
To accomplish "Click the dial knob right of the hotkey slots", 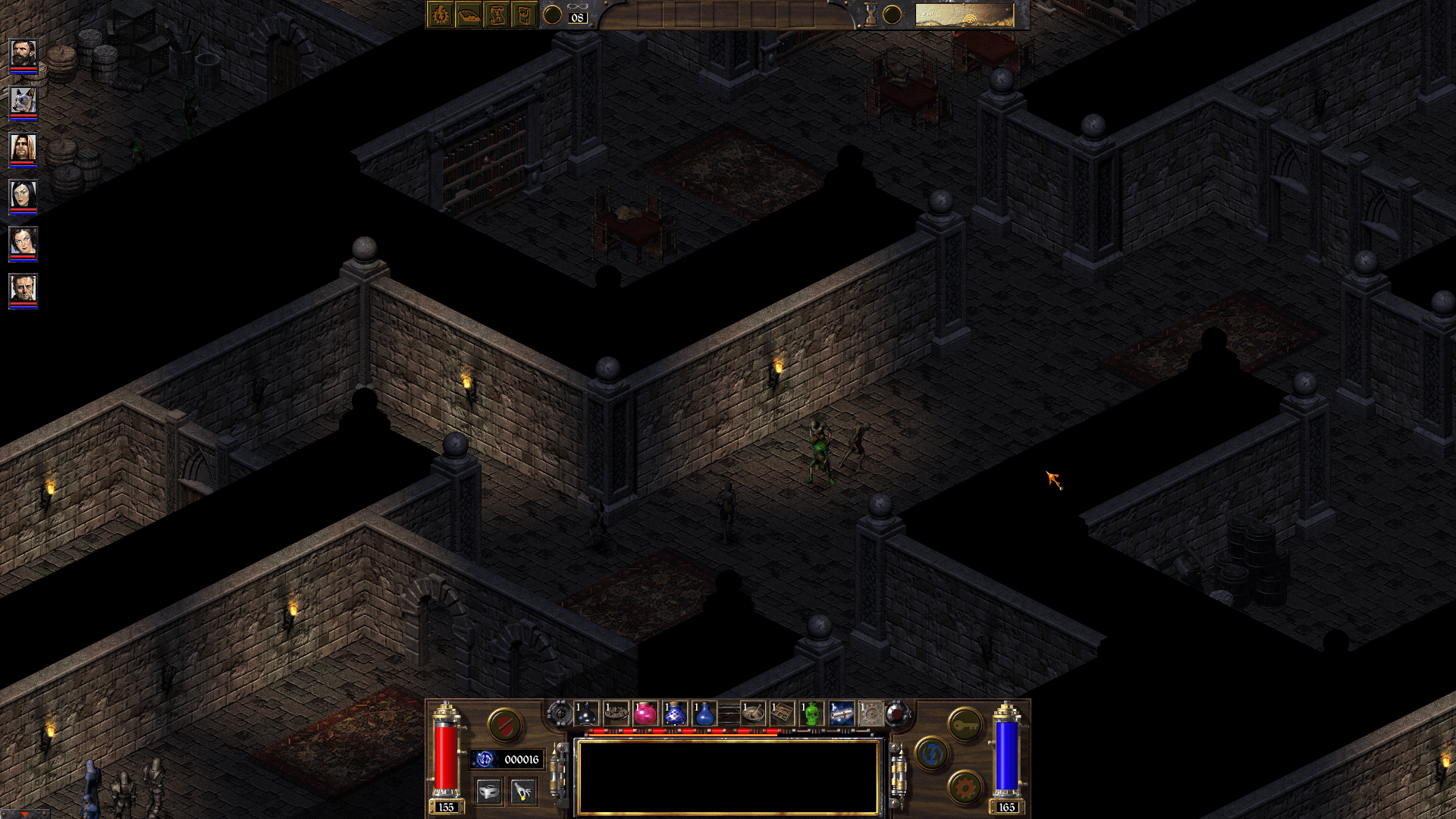I will pyautogui.click(x=897, y=714).
